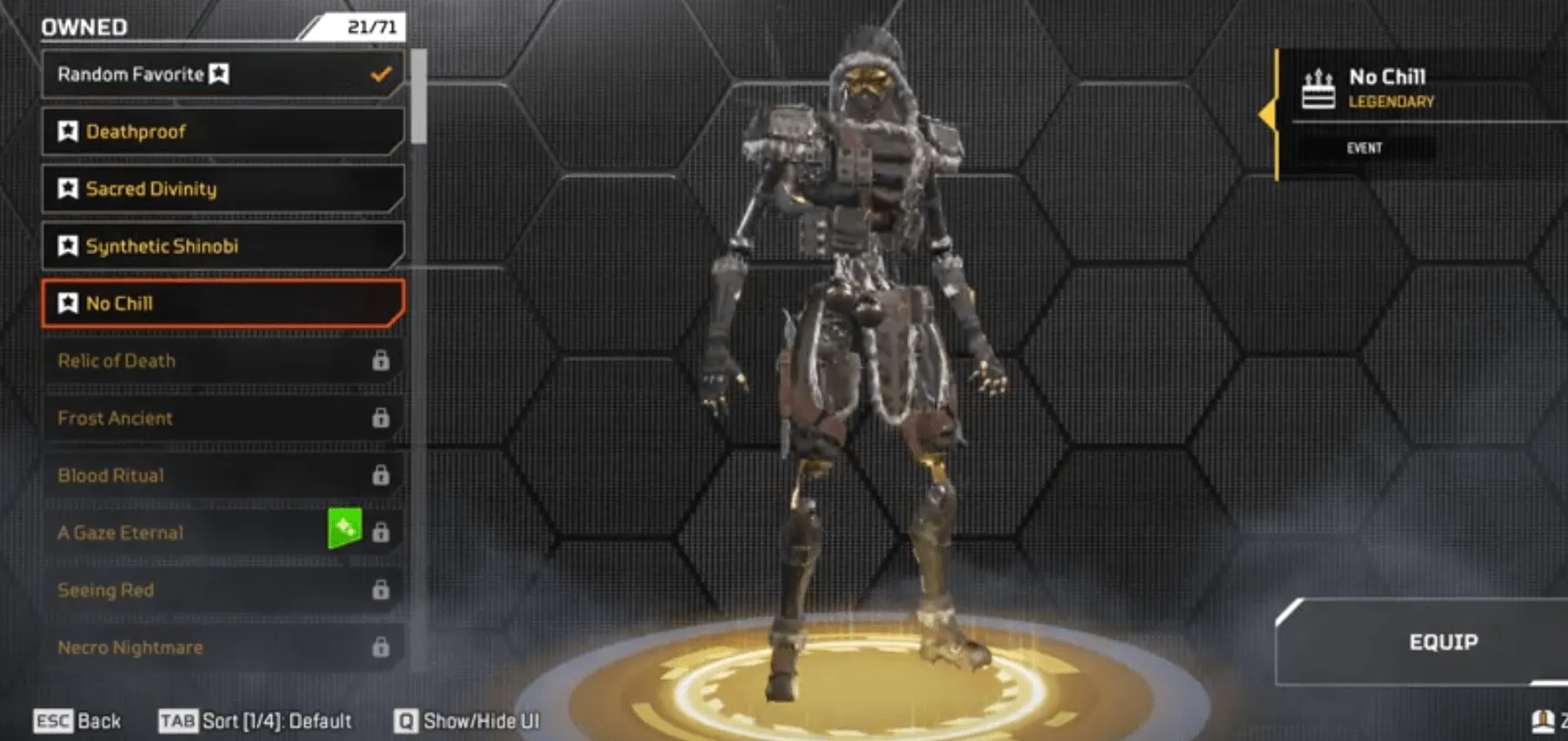The width and height of the screenshot is (1568, 741).
Task: Select the EVENT tab on the skin details panel
Action: 1365,148
